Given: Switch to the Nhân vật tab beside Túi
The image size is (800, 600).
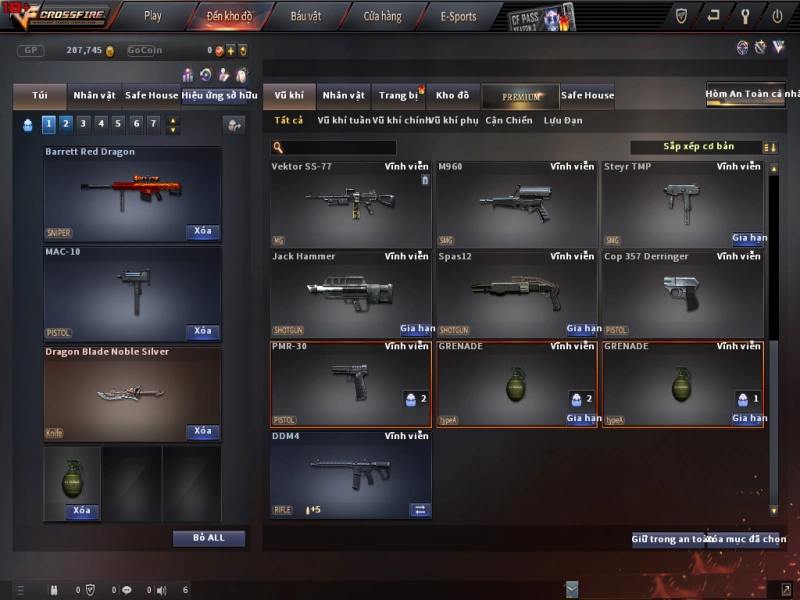Looking at the screenshot, I should pyautogui.click(x=94, y=96).
